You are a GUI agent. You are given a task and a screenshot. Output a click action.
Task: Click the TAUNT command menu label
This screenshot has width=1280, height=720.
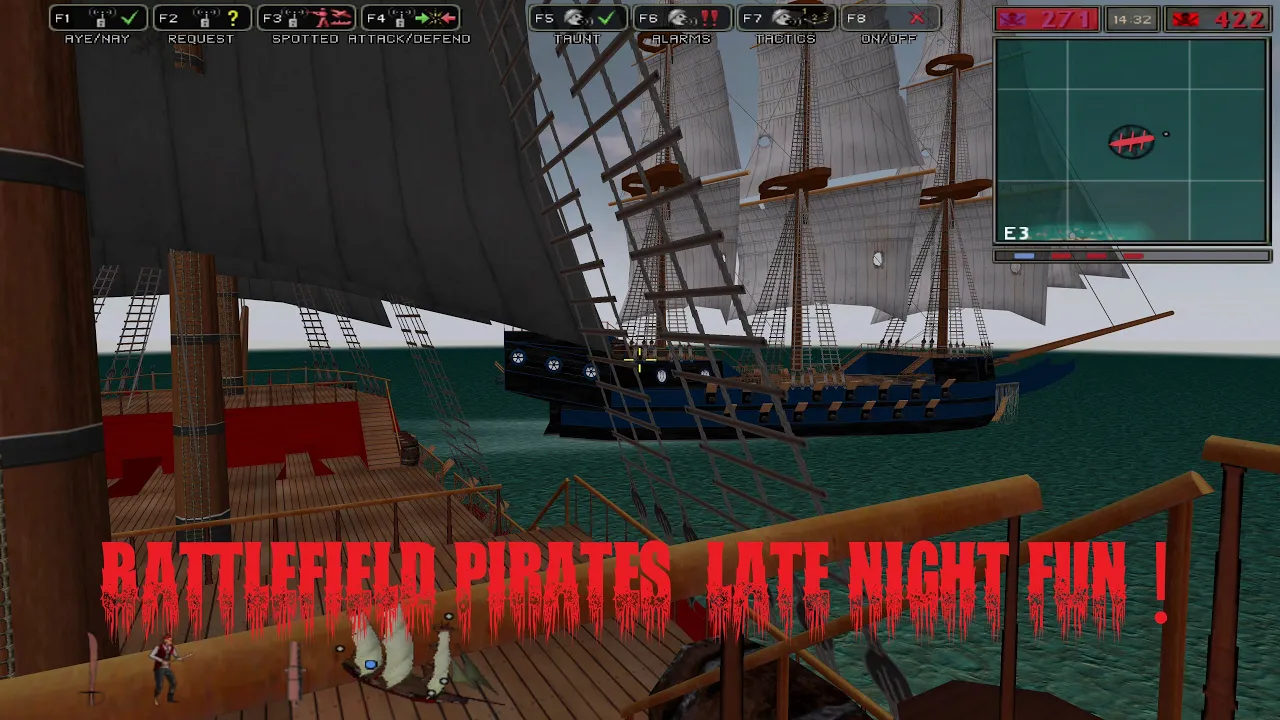[578, 40]
